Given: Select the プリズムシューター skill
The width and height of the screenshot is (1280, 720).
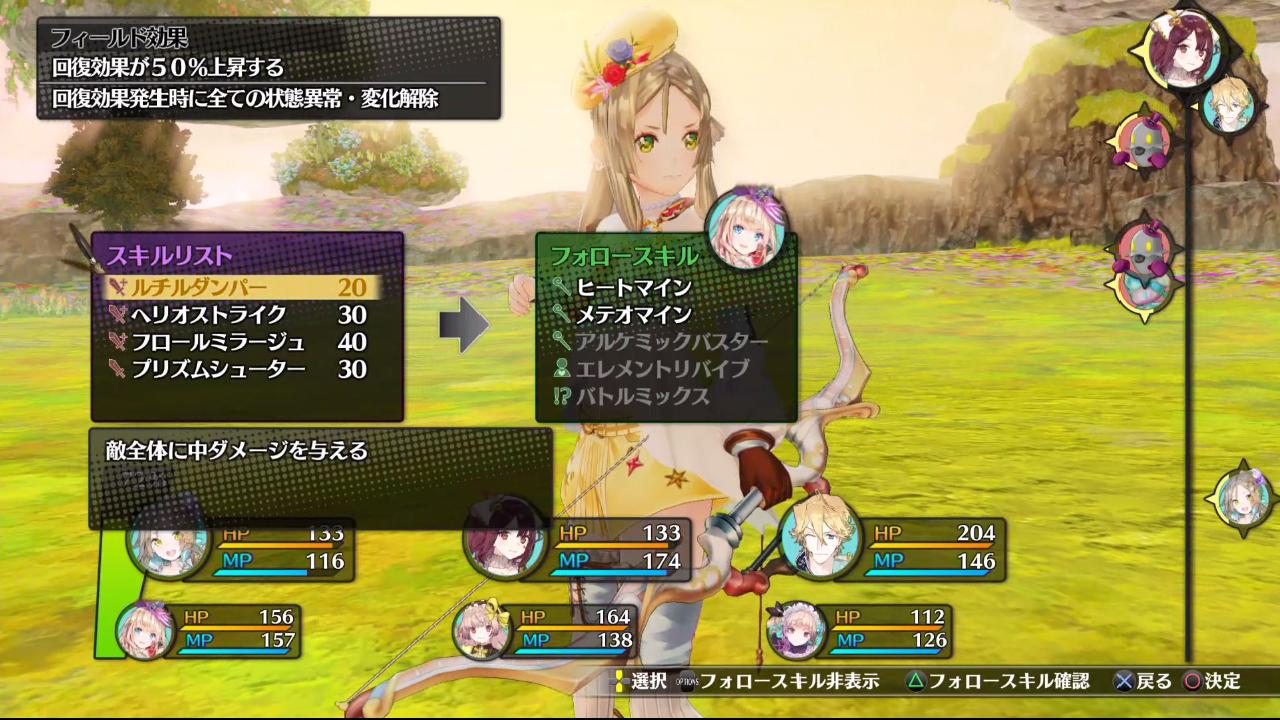Looking at the screenshot, I should (x=238, y=369).
